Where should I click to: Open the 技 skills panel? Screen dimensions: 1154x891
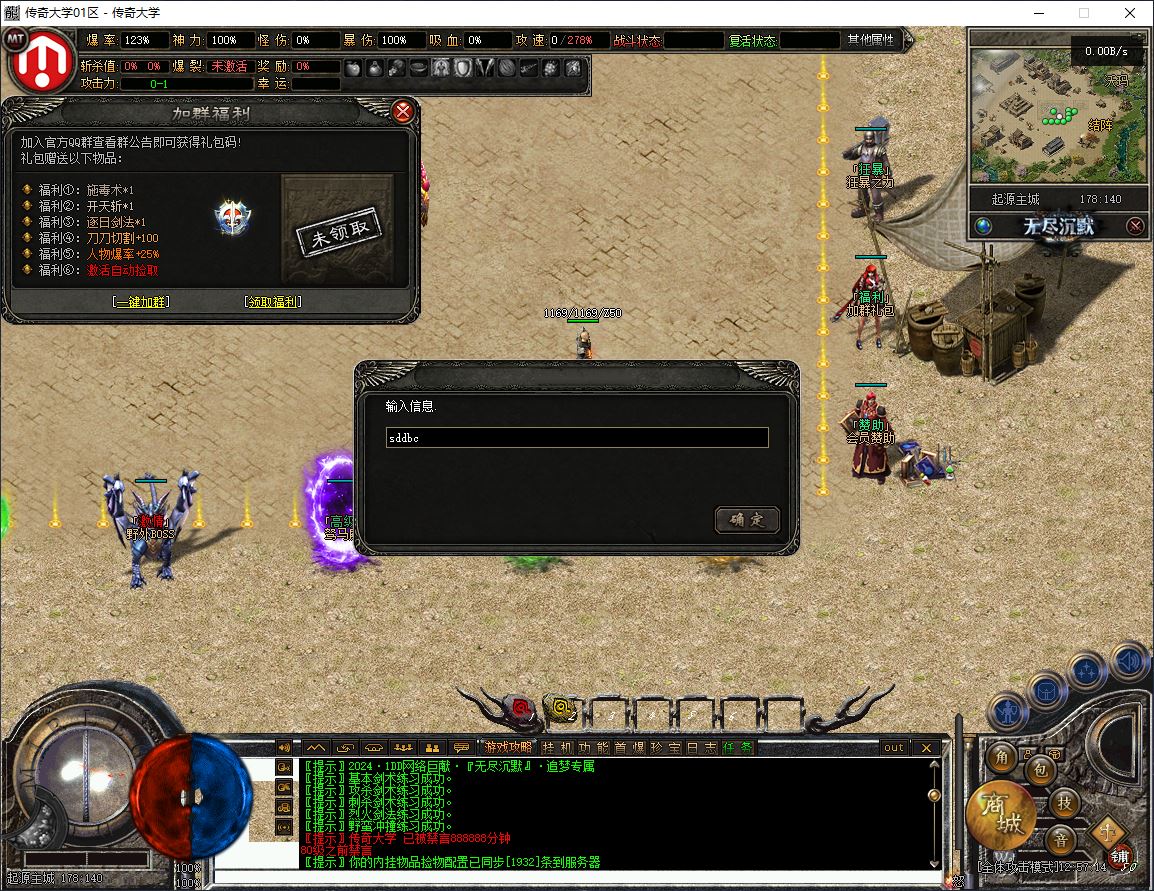coord(1065,802)
